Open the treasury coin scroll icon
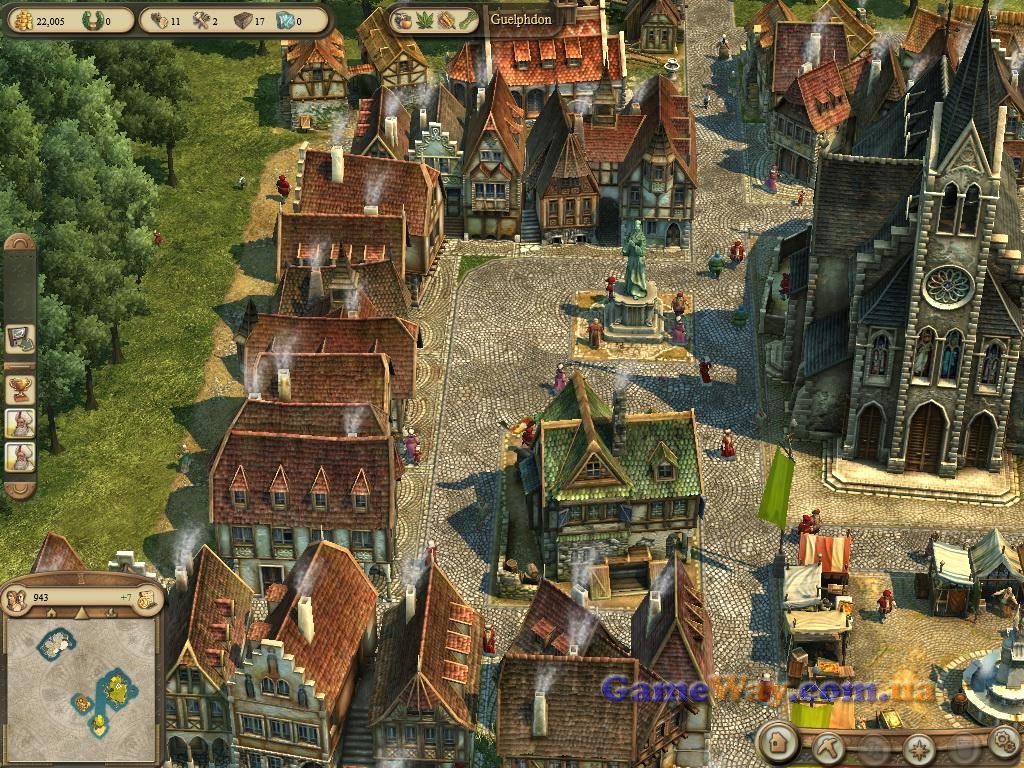 (147, 598)
